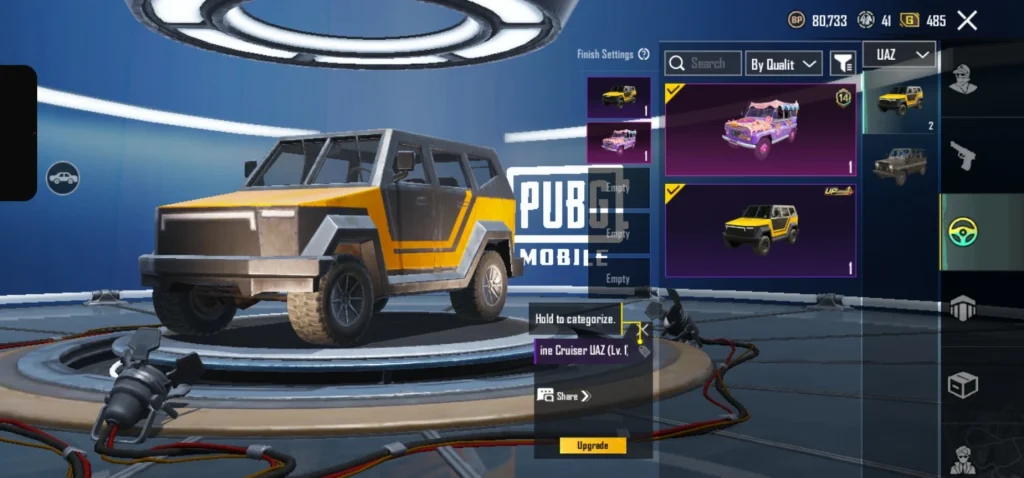Choose the yellow UAZ finish slot

coord(619,97)
